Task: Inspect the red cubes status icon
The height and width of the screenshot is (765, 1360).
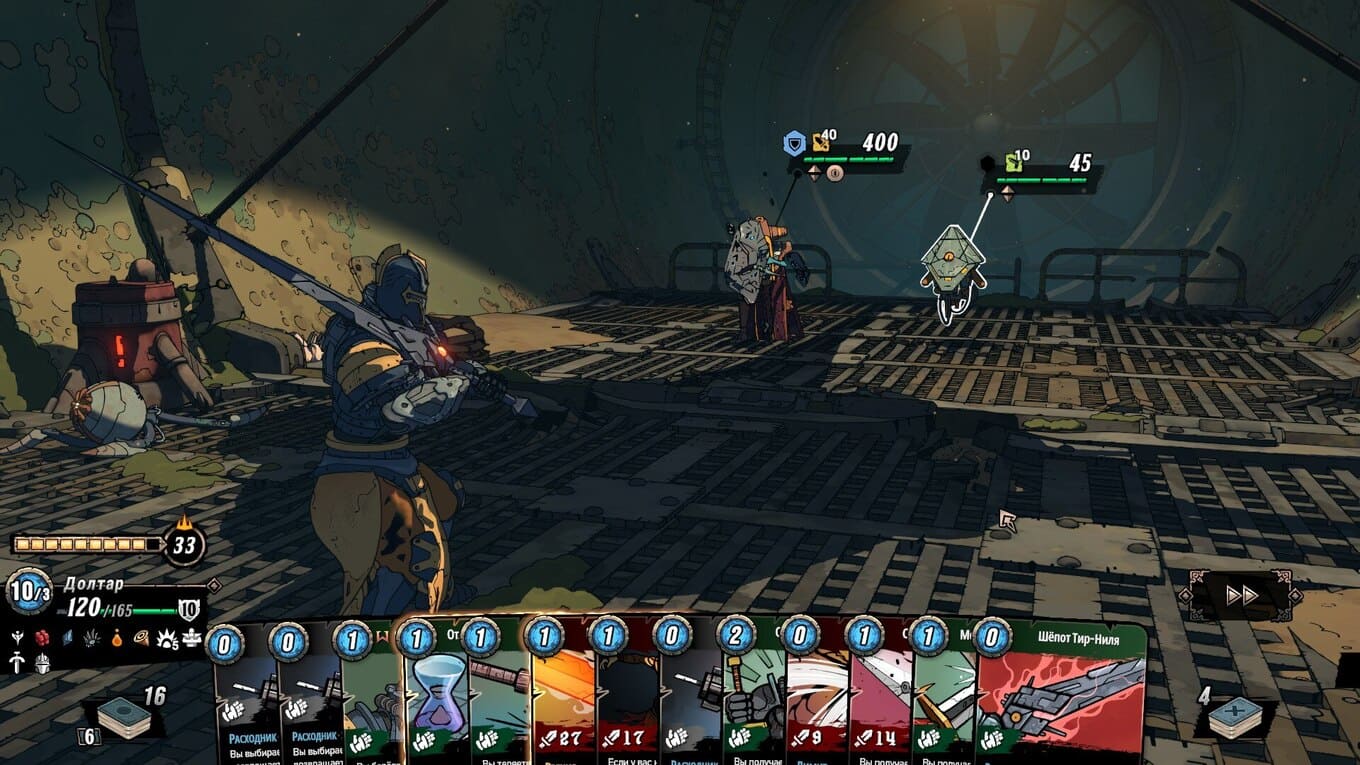Action: 42,636
